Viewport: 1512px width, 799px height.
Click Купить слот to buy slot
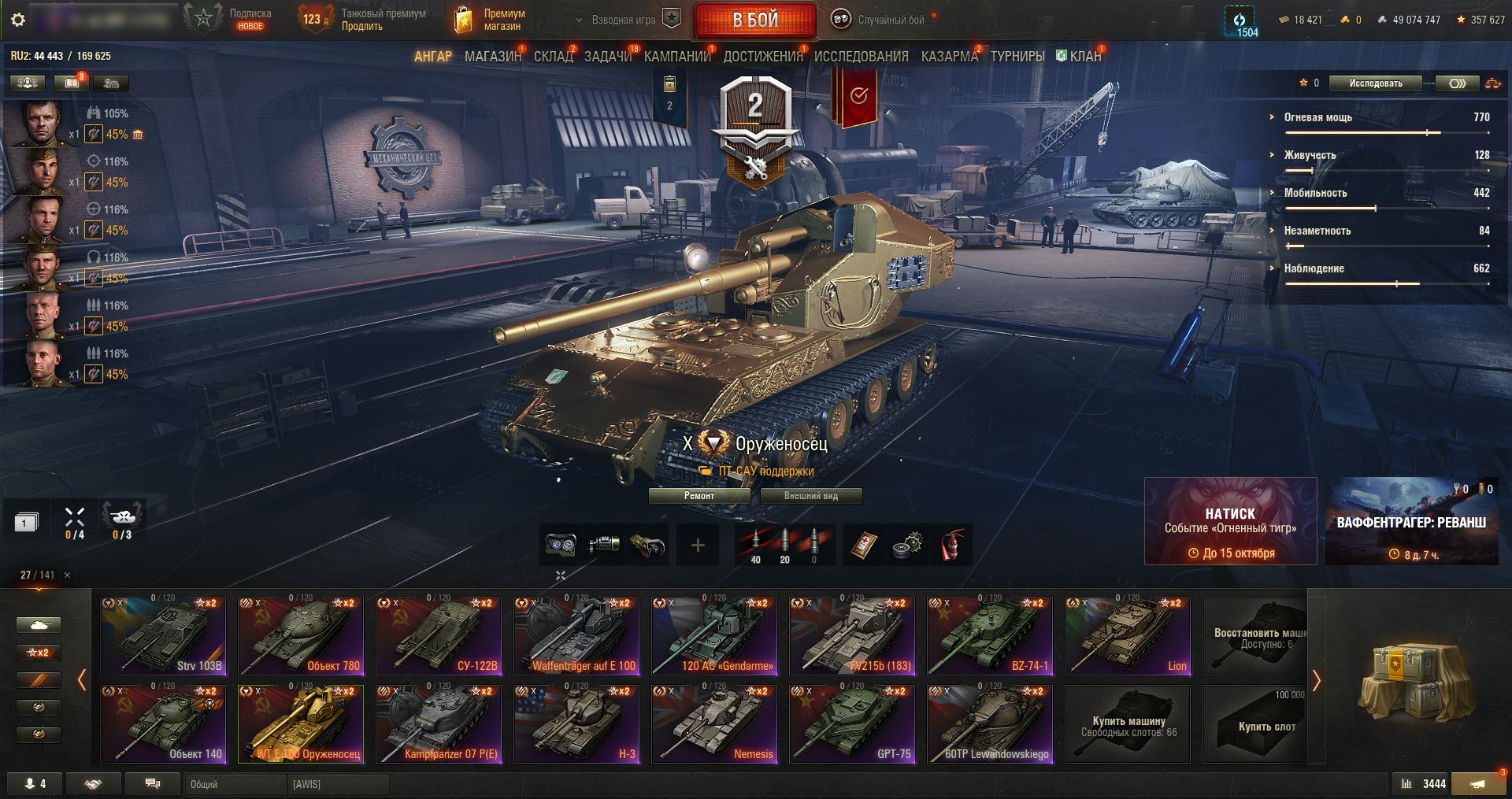tap(1266, 723)
